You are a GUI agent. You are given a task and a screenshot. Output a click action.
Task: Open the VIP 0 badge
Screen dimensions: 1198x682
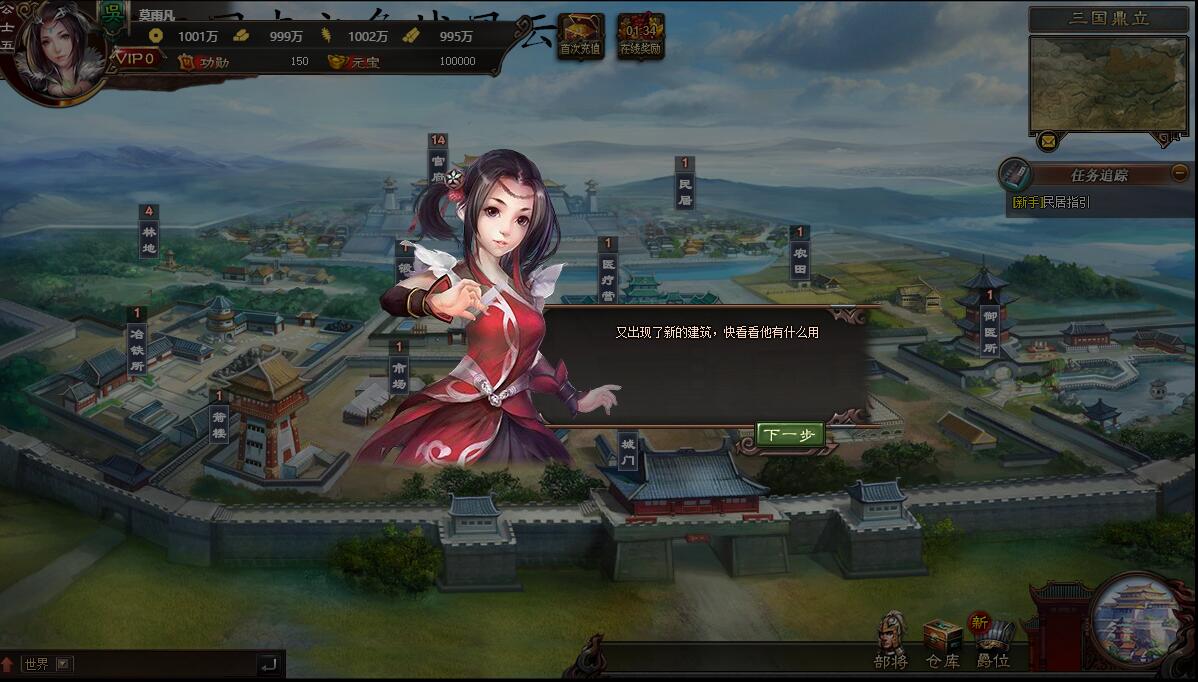136,59
